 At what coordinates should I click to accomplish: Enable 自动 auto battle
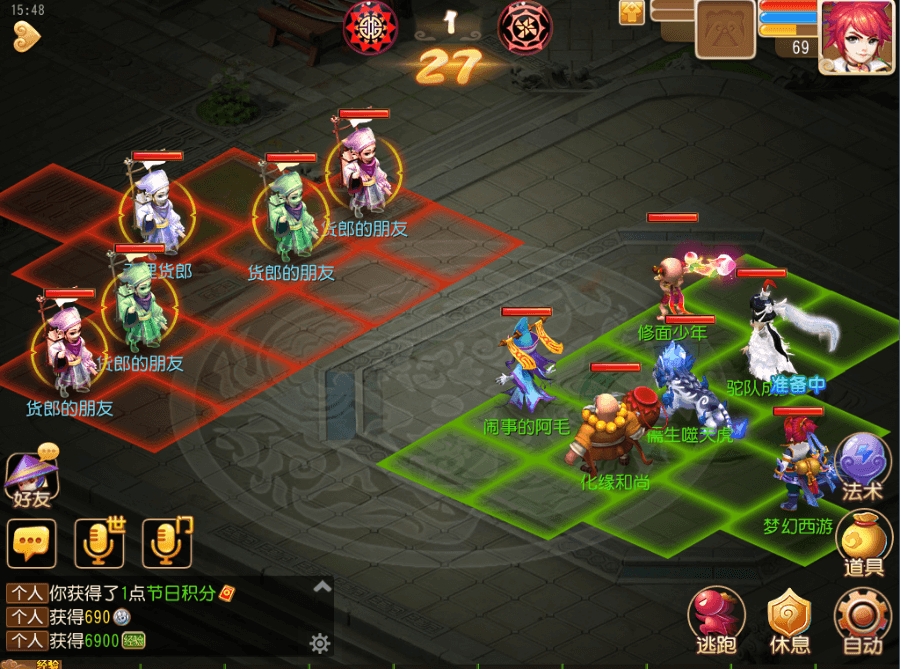tap(862, 617)
